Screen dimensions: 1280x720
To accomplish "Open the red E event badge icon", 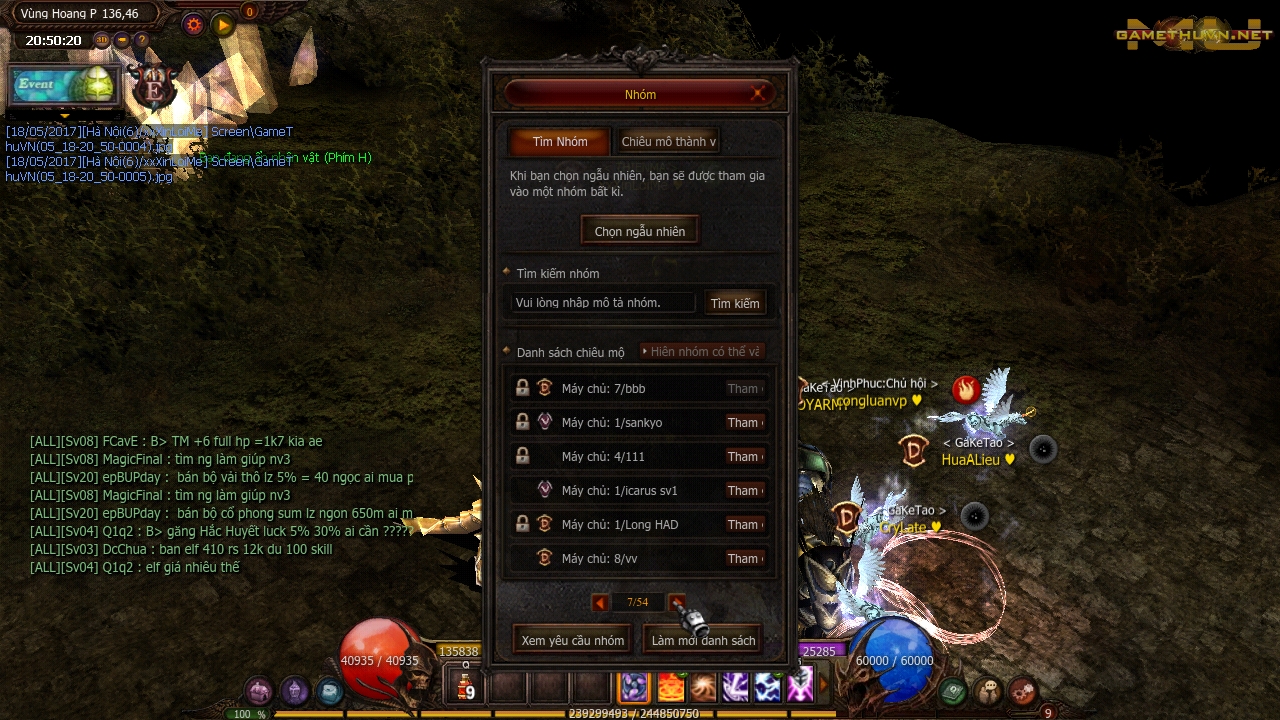I will (155, 88).
